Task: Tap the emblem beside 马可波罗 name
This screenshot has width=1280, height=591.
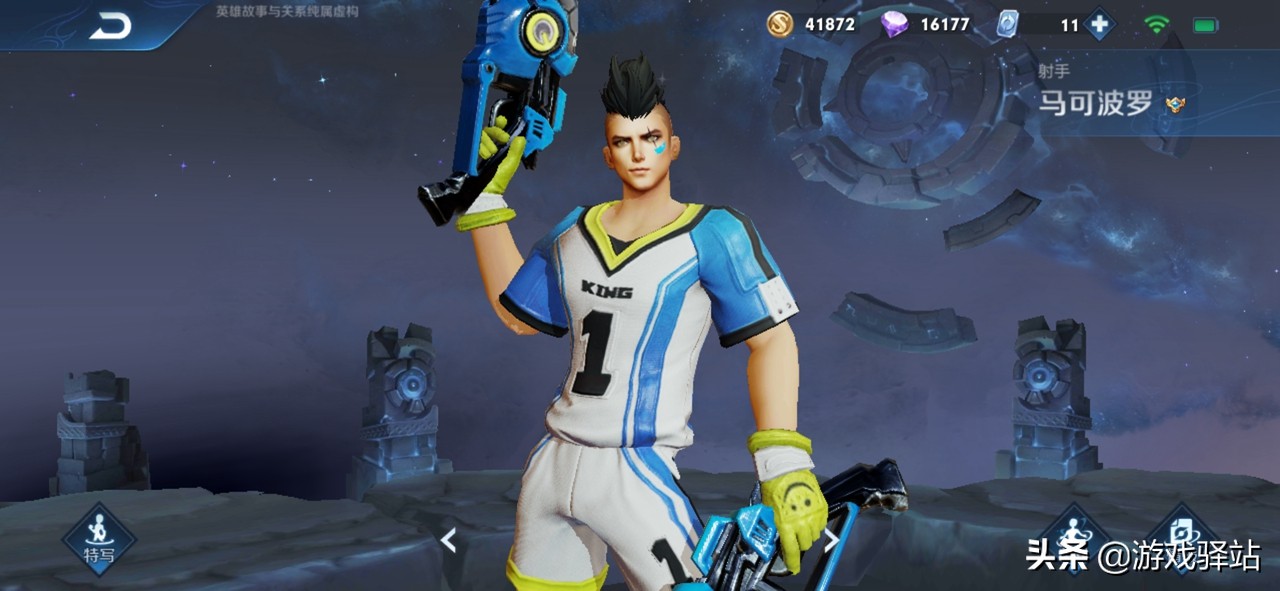Action: pos(1176,104)
